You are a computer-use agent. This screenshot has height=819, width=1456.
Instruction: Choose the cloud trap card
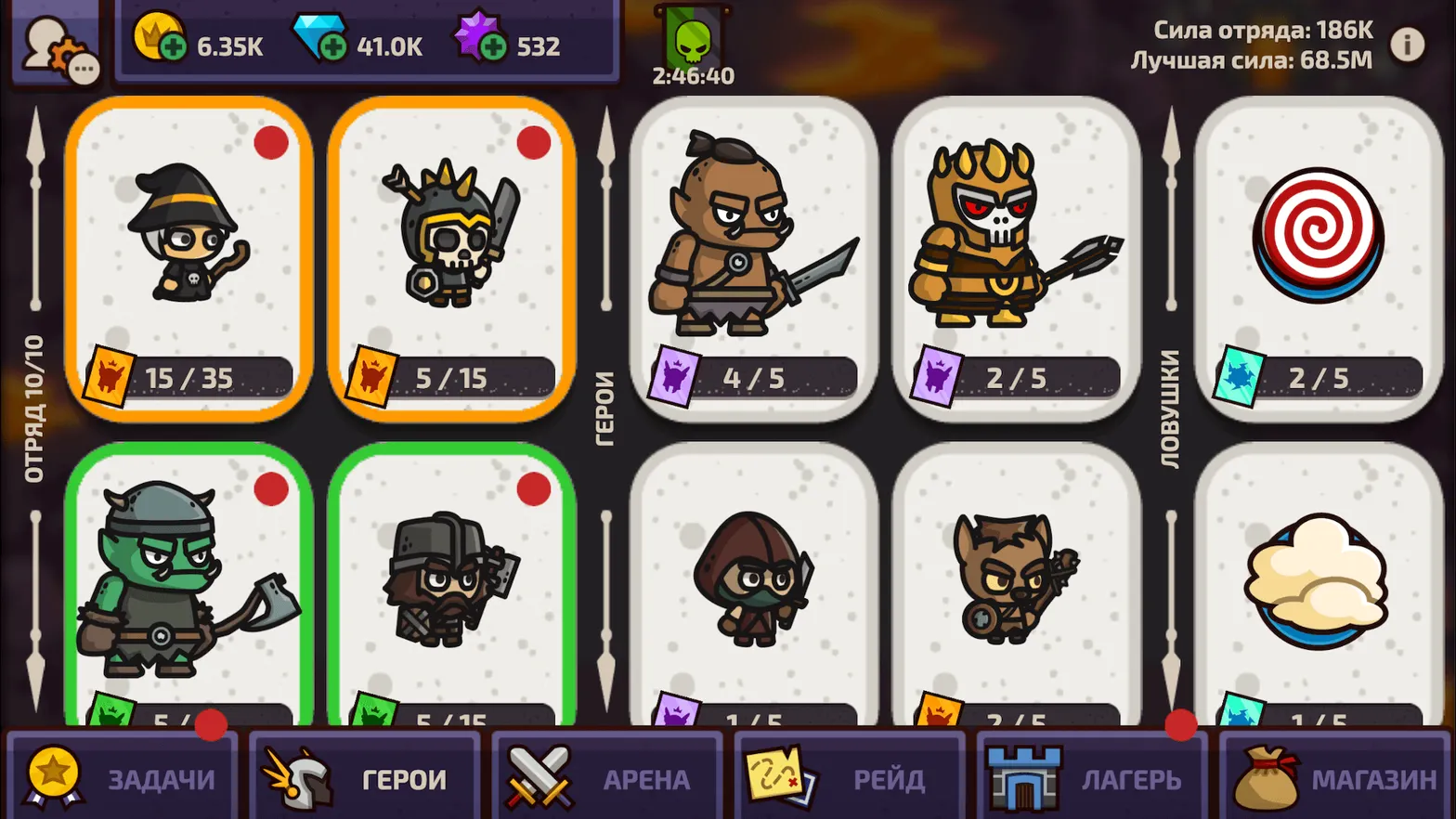1319,585
